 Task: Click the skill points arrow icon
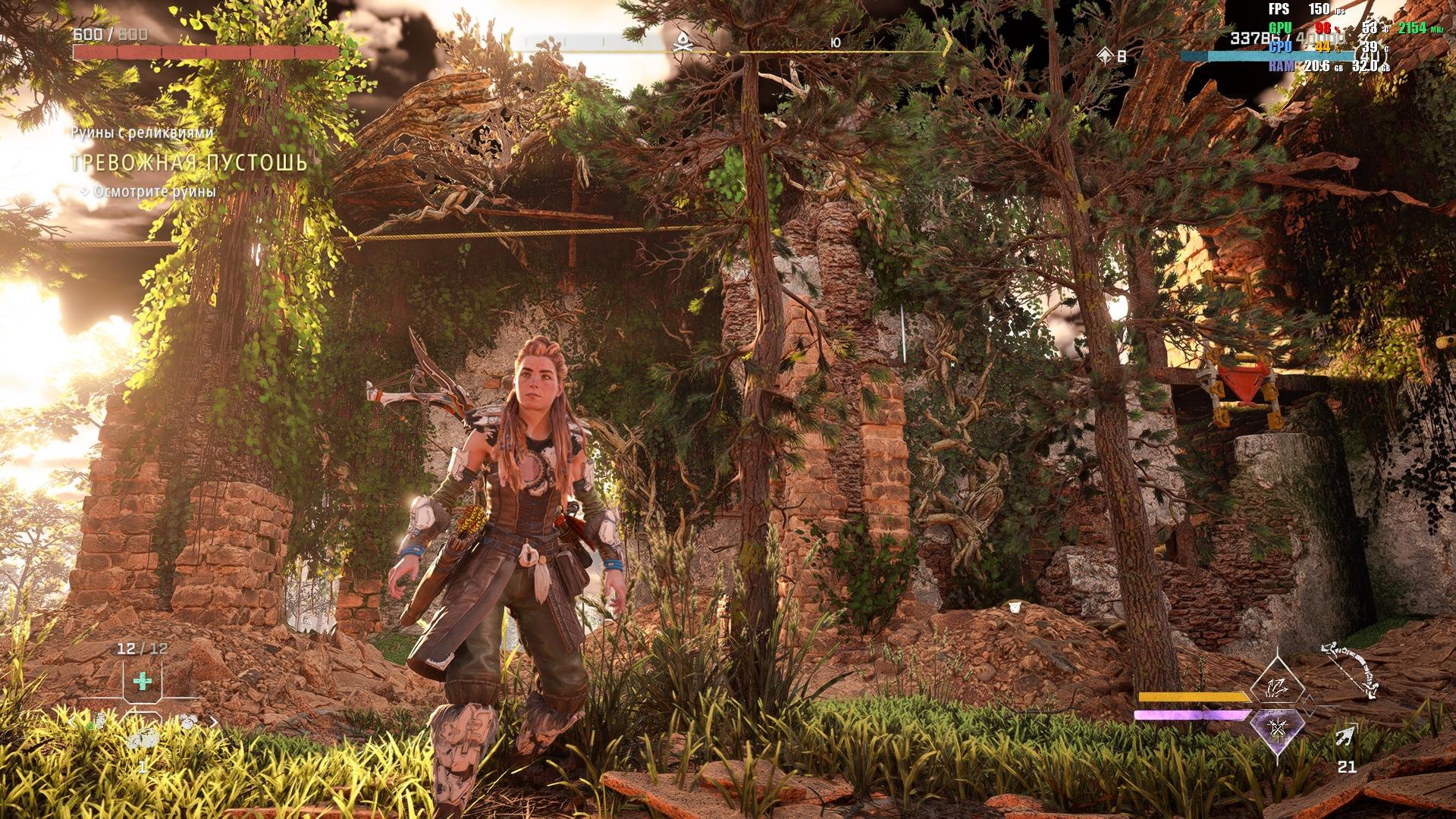click(1106, 55)
